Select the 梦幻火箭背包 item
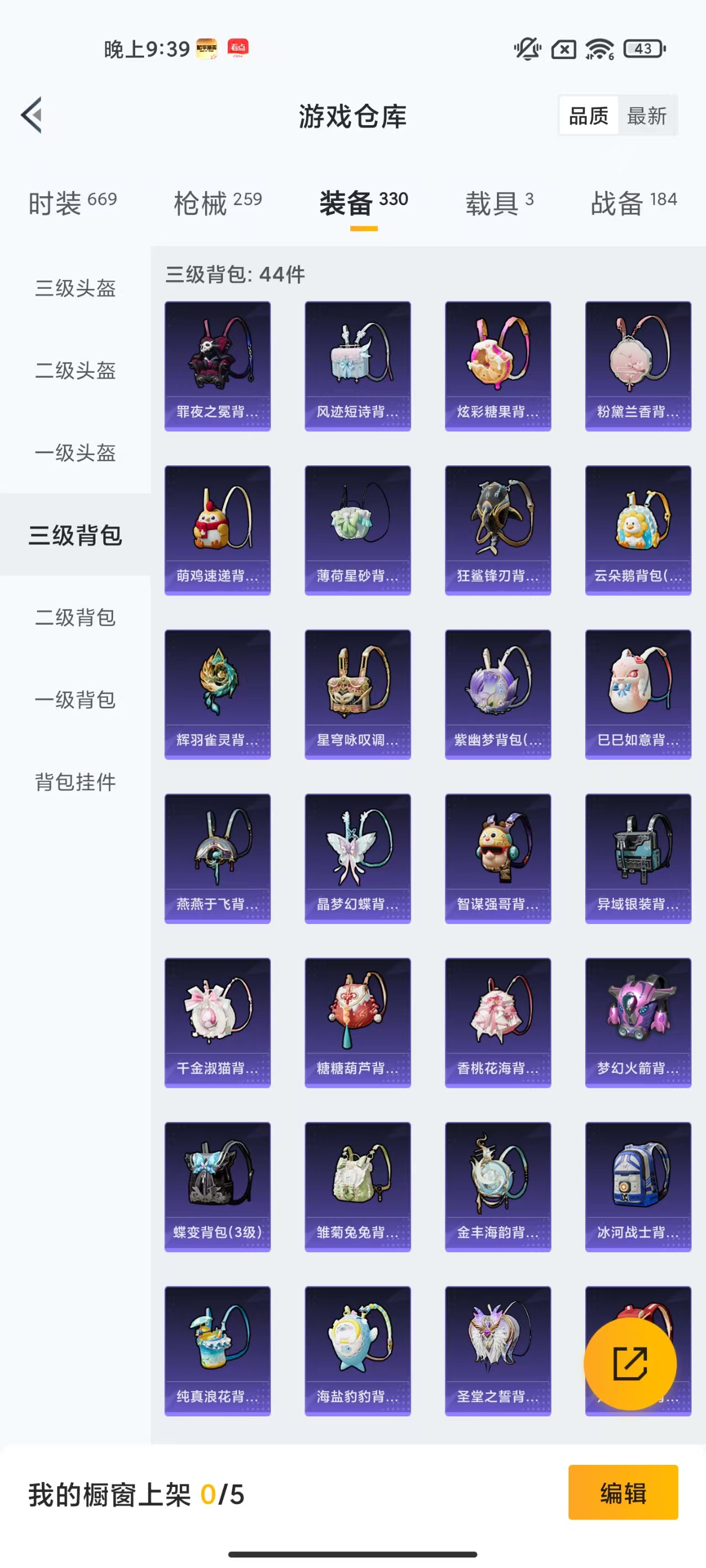Viewport: 706px width, 1568px height. click(638, 1023)
